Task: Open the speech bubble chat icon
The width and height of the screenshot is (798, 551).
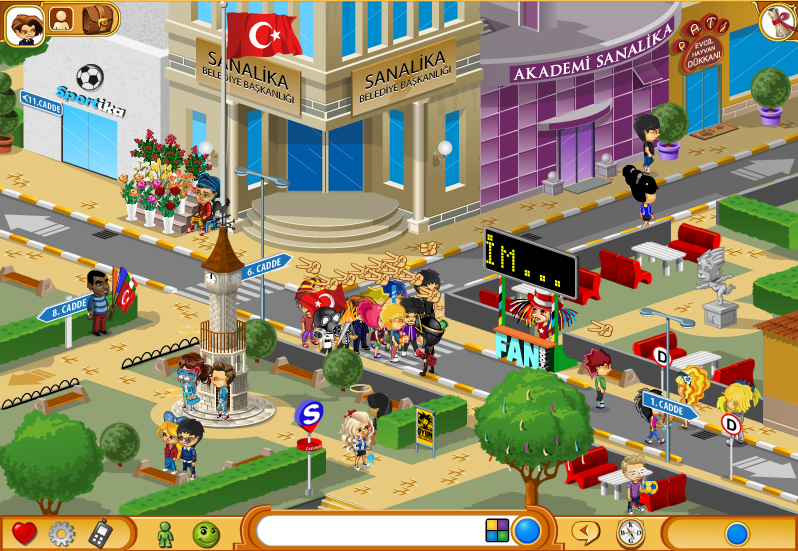Action: [x=587, y=532]
